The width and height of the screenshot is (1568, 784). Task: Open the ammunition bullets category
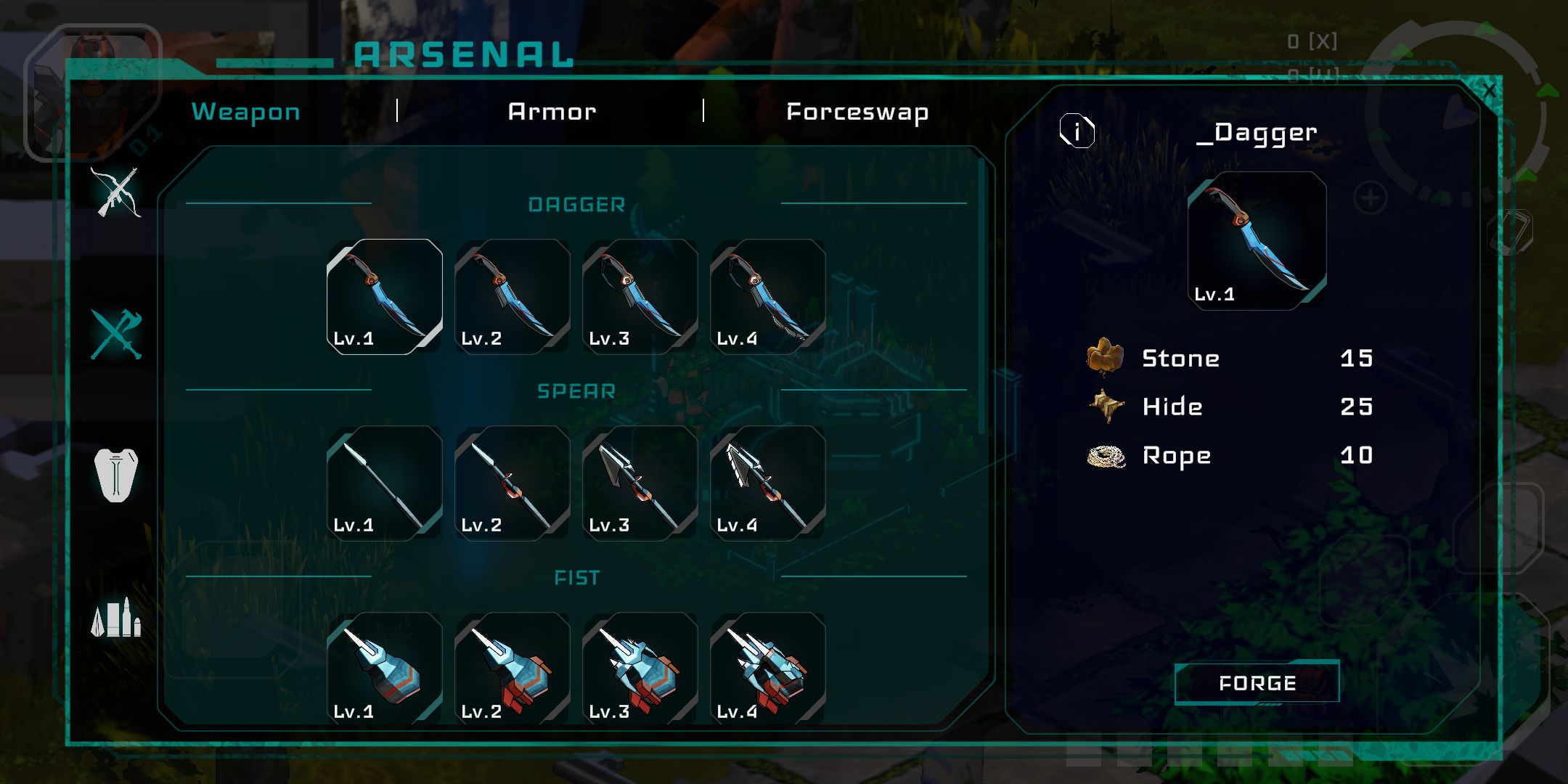(116, 618)
